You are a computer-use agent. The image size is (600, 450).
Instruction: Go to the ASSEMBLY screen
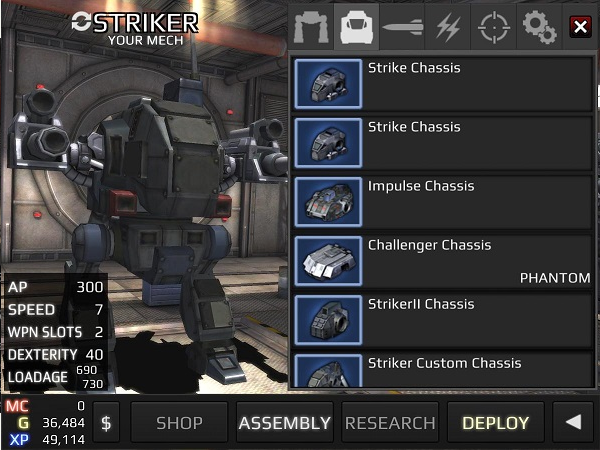point(284,423)
